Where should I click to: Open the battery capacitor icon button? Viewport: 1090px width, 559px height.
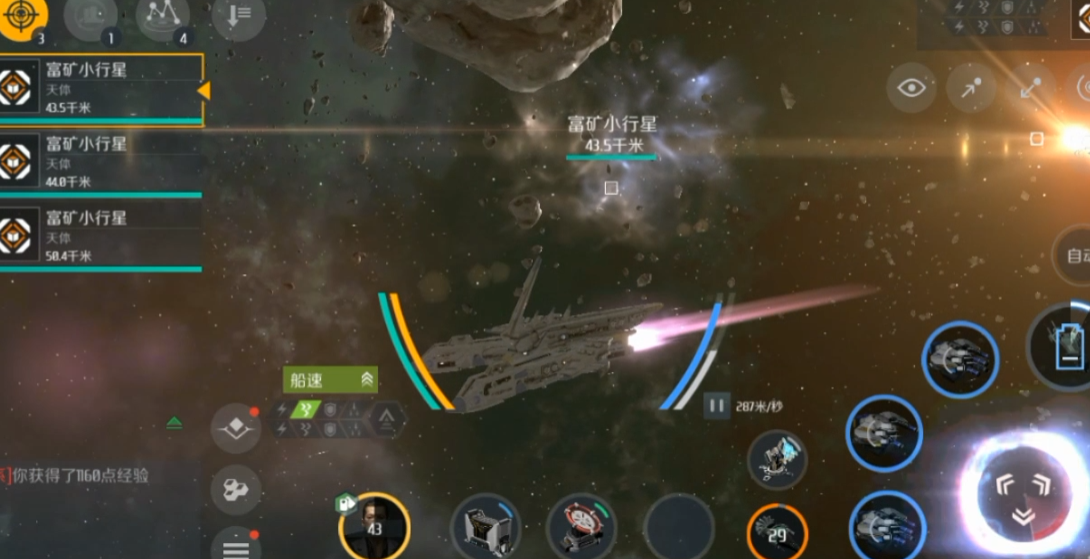[1067, 347]
